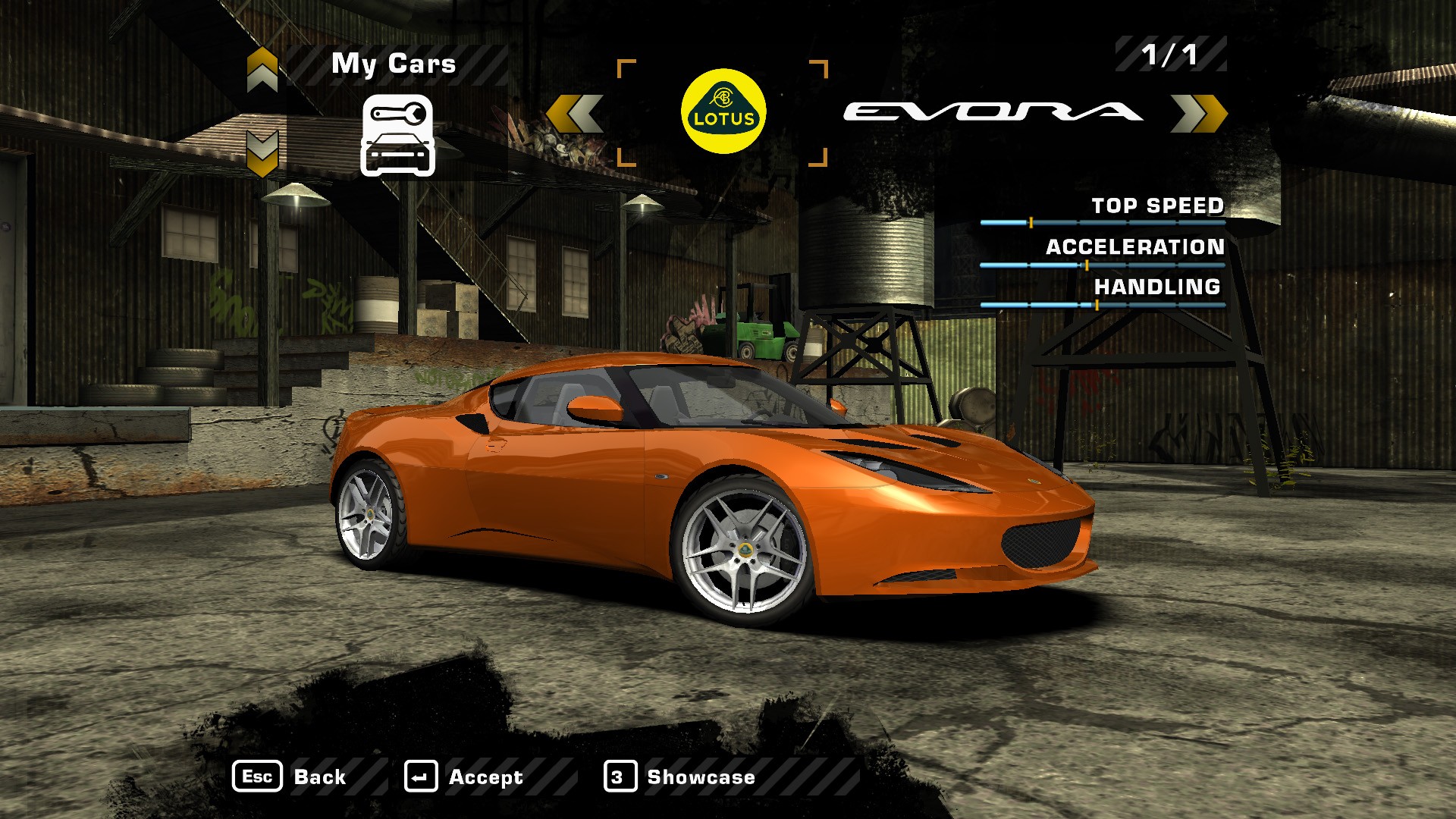Go to the next car with right arrow
This screenshot has width=1456, height=819.
pos(1199,114)
